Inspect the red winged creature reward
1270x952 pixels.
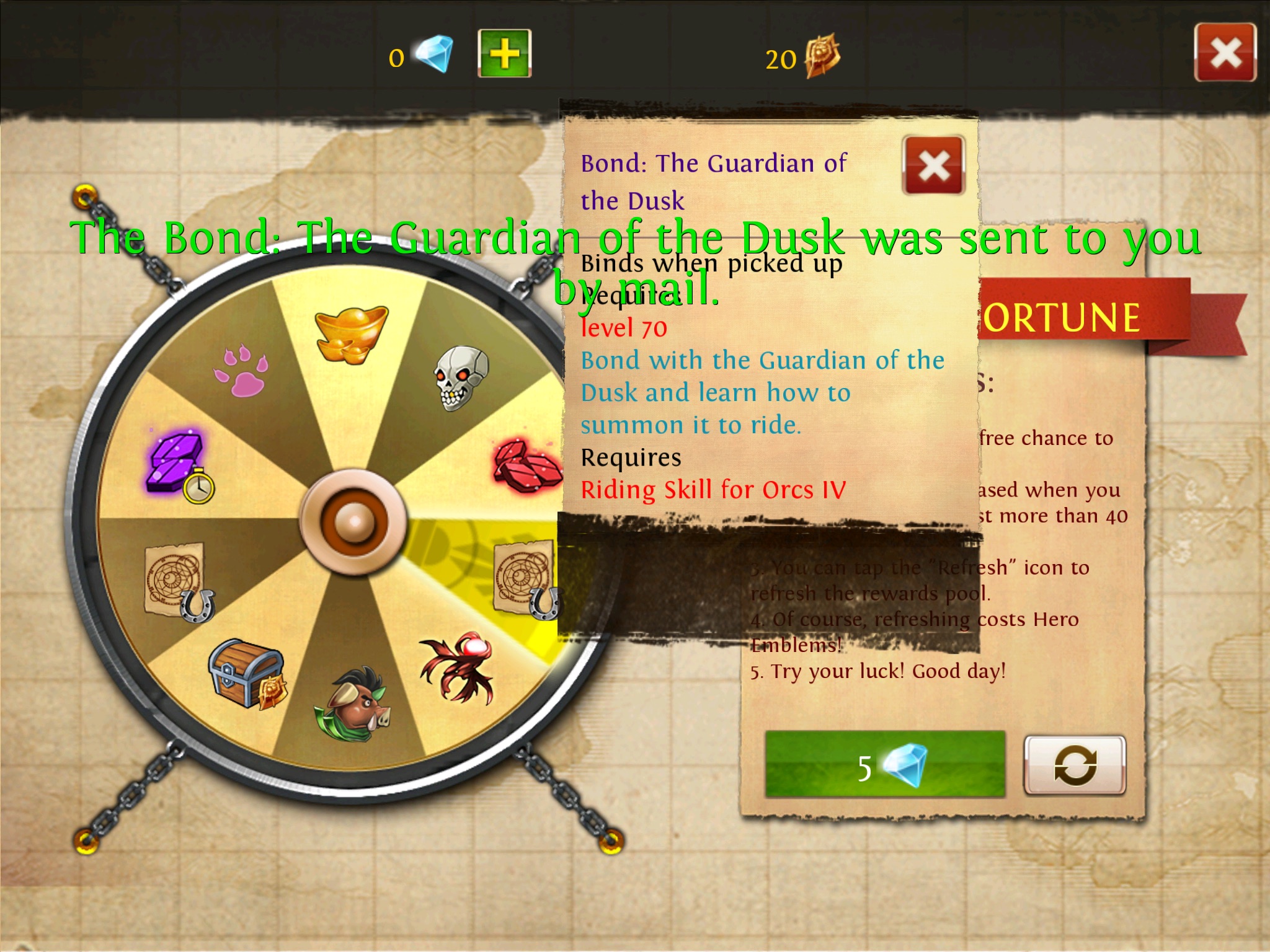(x=458, y=668)
